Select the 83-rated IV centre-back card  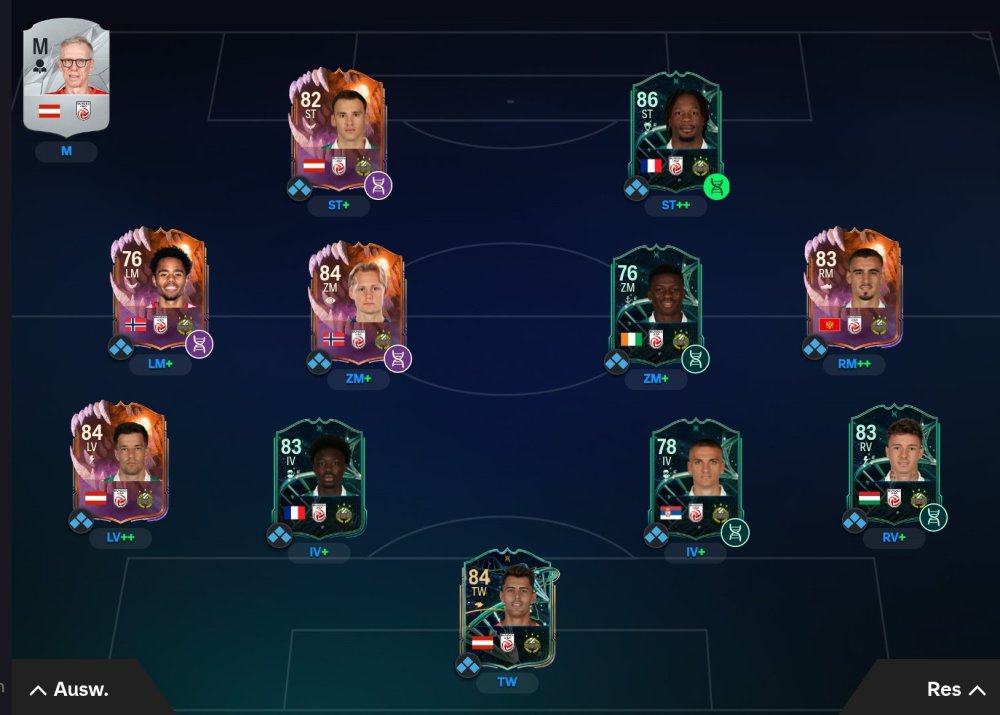pyautogui.click(x=319, y=478)
